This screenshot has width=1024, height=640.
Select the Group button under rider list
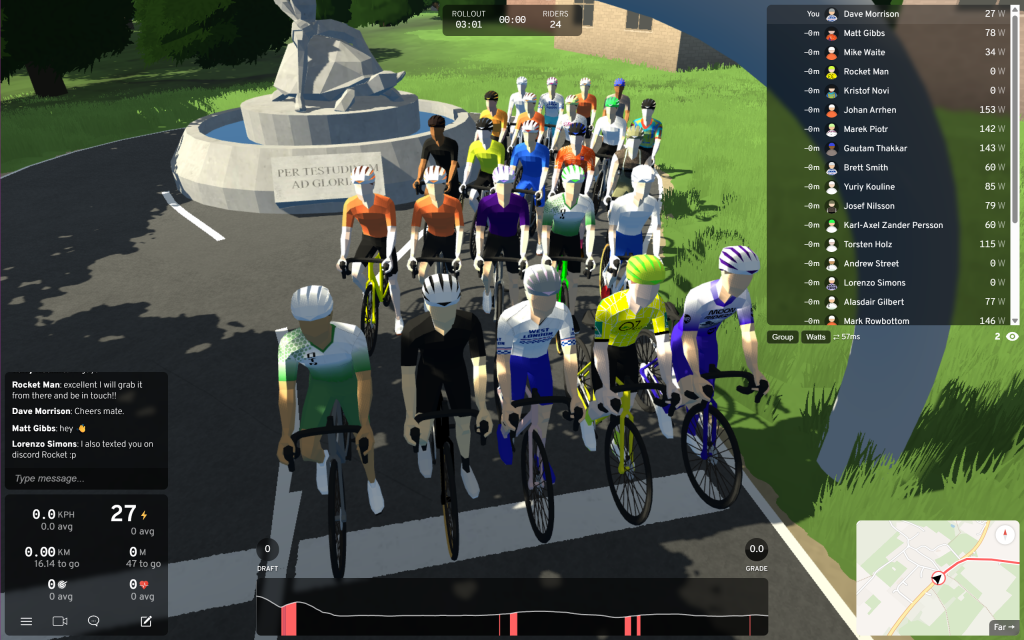783,337
